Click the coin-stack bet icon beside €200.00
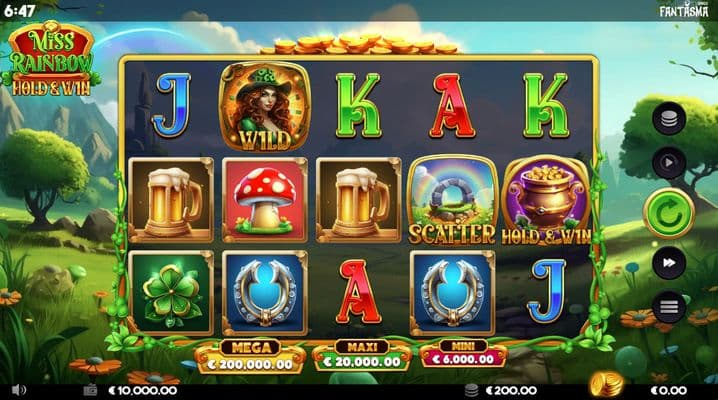Image resolution: width=718 pixels, height=400 pixels. click(x=472, y=390)
